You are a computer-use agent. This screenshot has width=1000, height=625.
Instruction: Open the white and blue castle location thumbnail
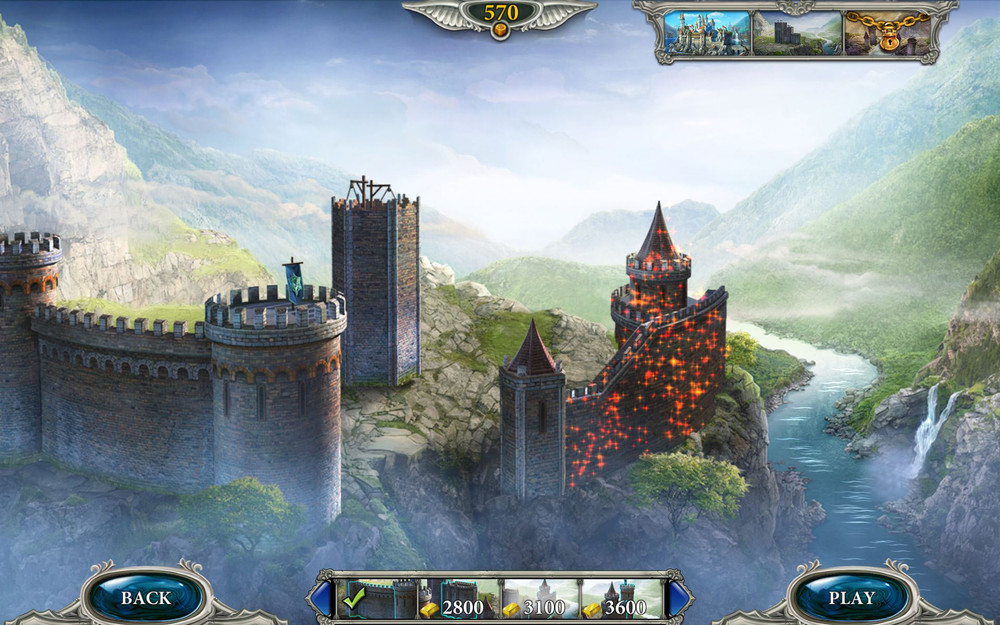point(705,33)
